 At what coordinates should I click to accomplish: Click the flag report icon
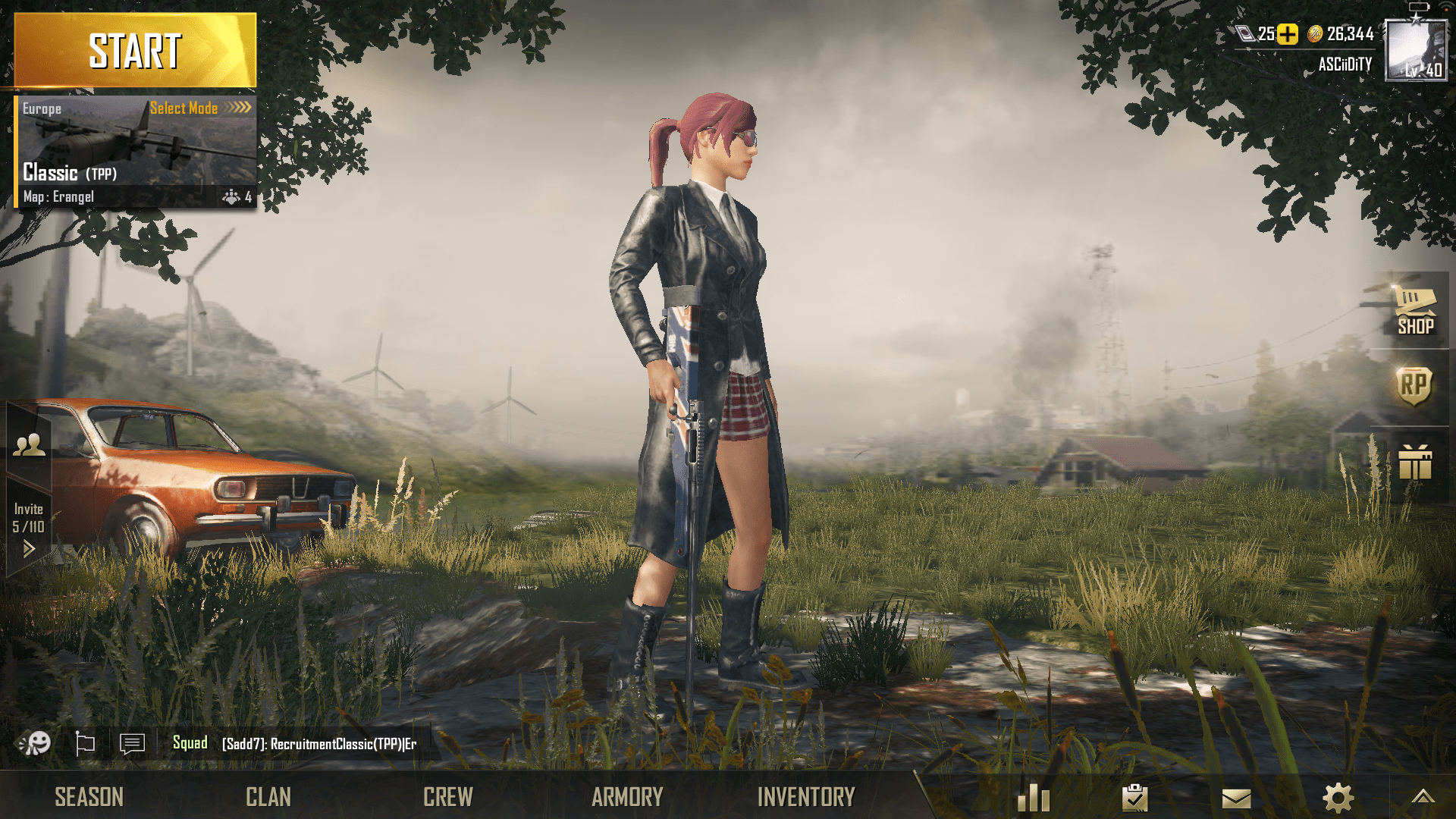tap(86, 744)
